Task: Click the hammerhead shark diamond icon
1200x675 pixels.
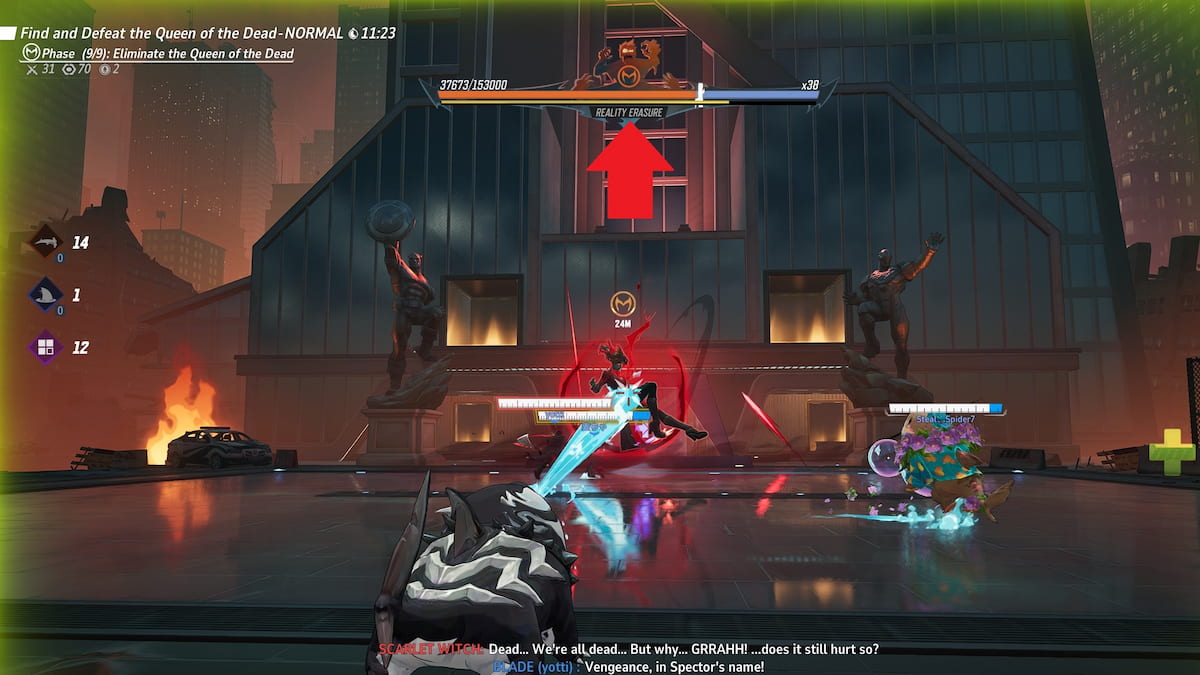Action: point(45,242)
